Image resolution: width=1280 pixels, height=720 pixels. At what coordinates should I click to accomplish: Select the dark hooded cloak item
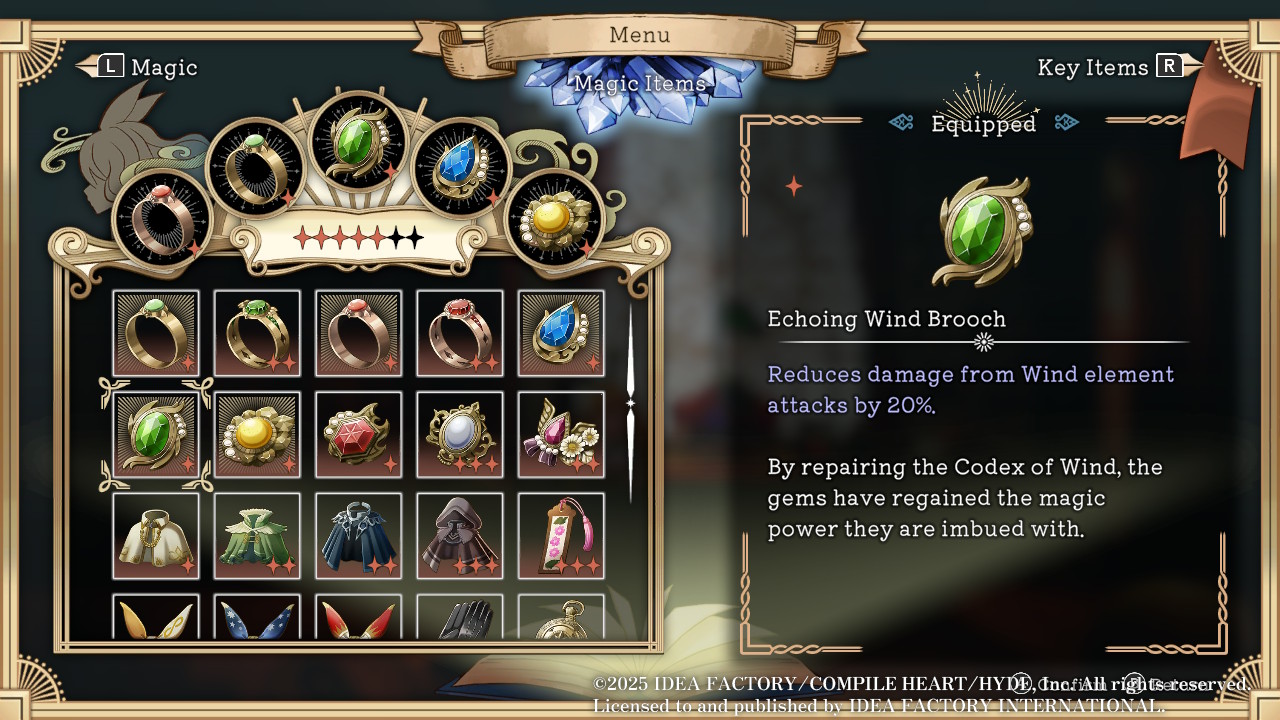[x=460, y=536]
